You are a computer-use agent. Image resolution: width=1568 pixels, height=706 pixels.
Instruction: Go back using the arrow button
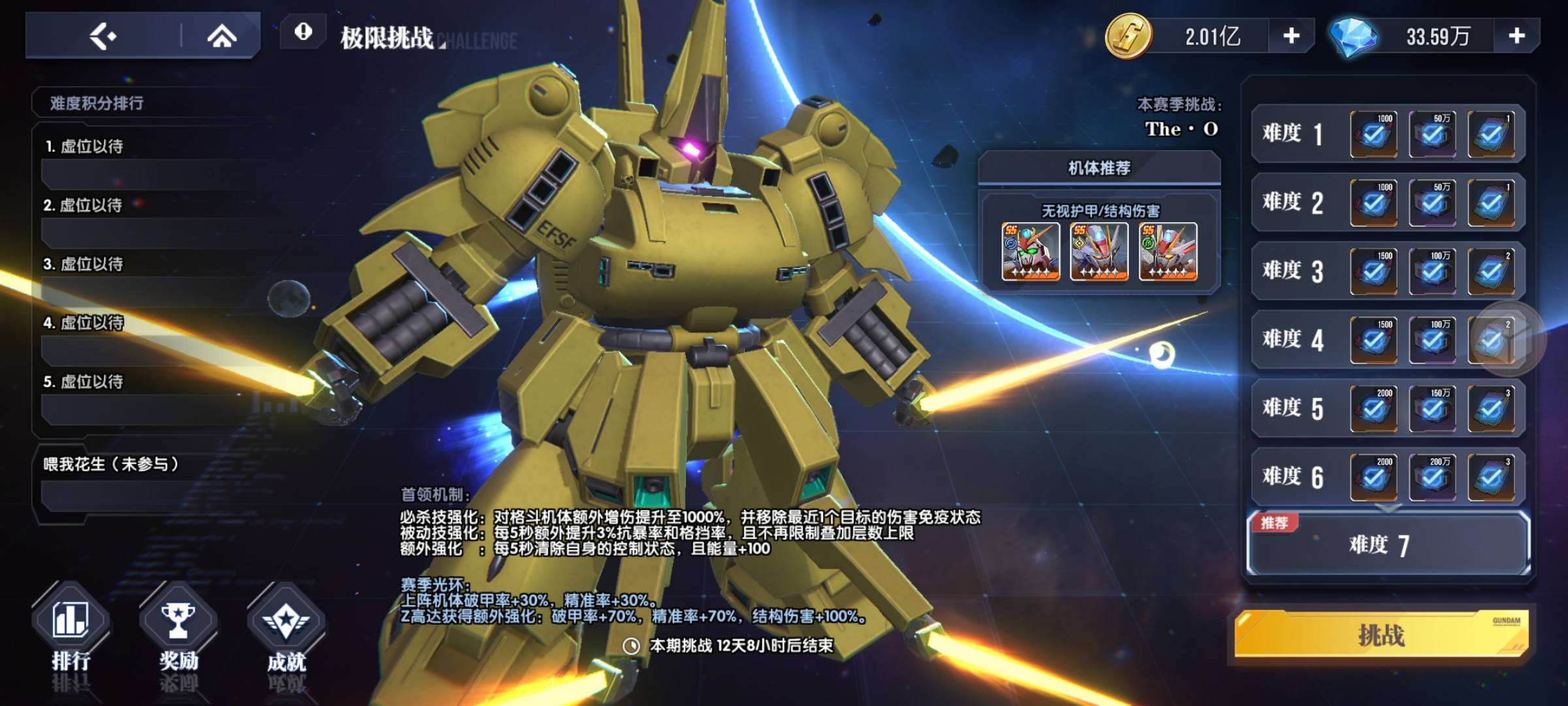coord(103,36)
